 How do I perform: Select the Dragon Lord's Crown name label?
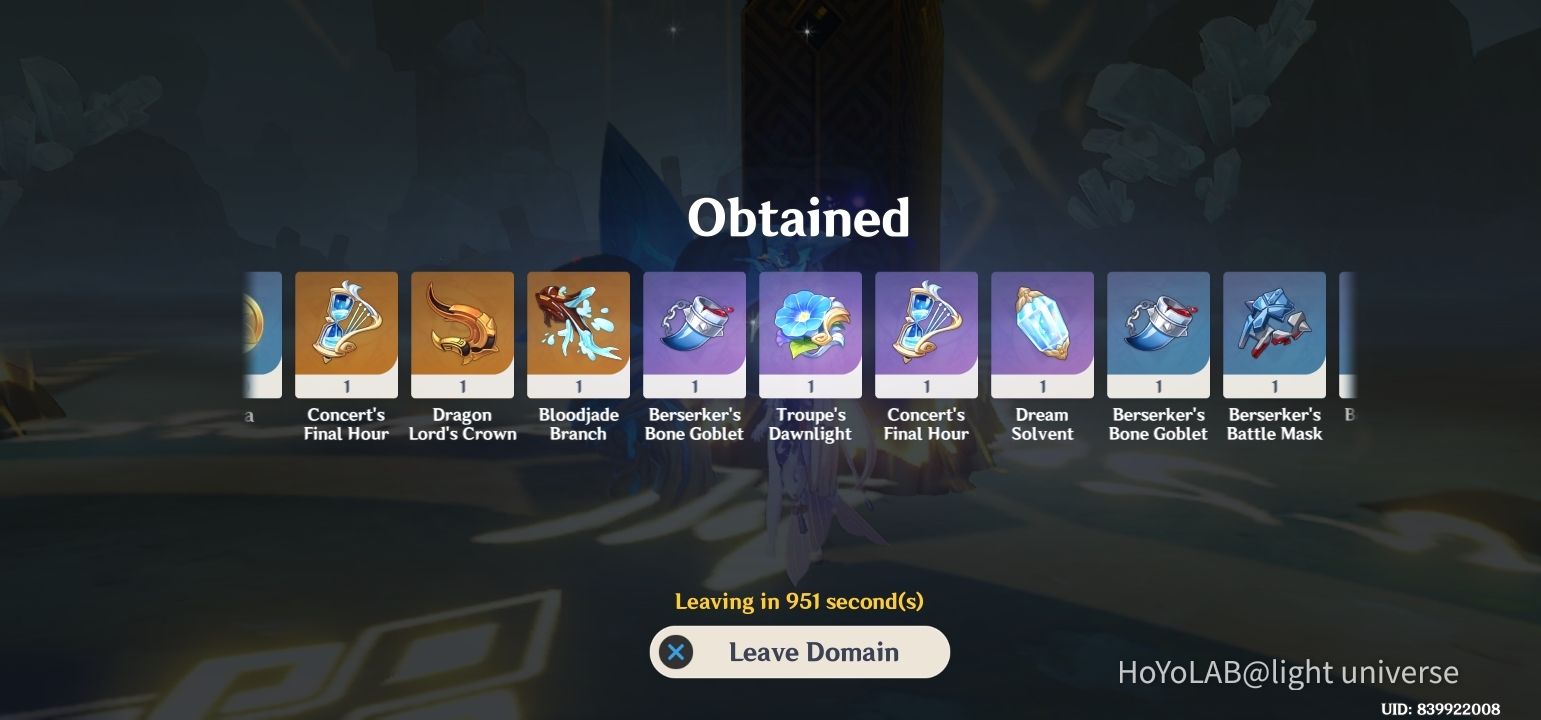[462, 424]
